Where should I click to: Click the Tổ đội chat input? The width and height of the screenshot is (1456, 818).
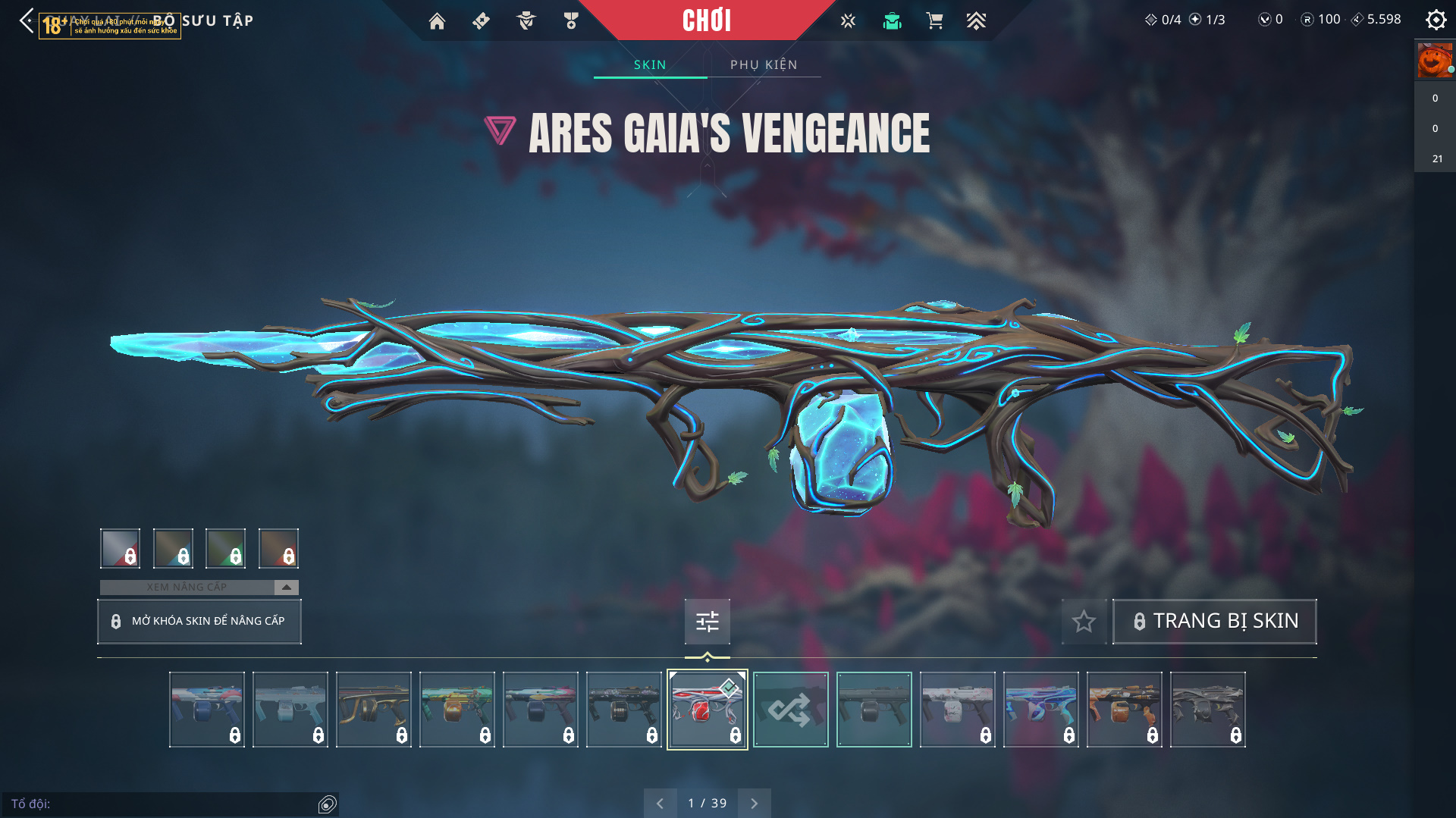point(163,804)
